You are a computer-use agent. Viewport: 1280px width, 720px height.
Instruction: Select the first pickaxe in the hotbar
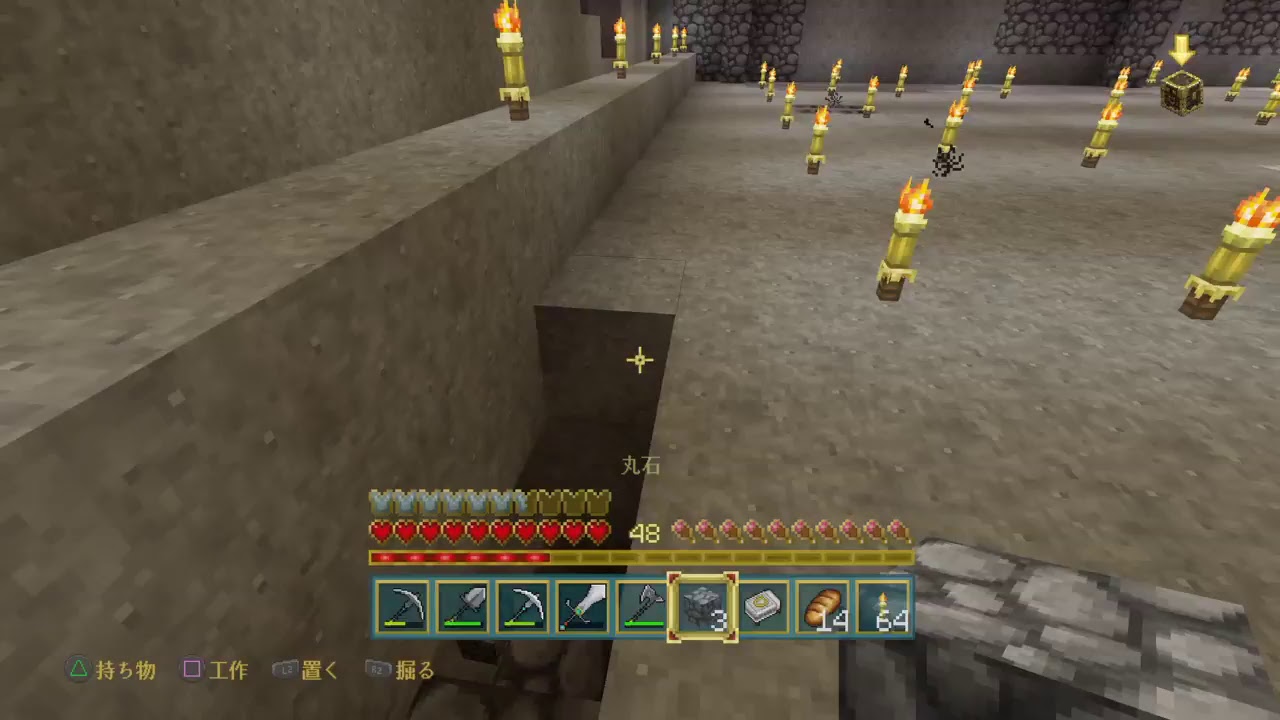pos(403,605)
